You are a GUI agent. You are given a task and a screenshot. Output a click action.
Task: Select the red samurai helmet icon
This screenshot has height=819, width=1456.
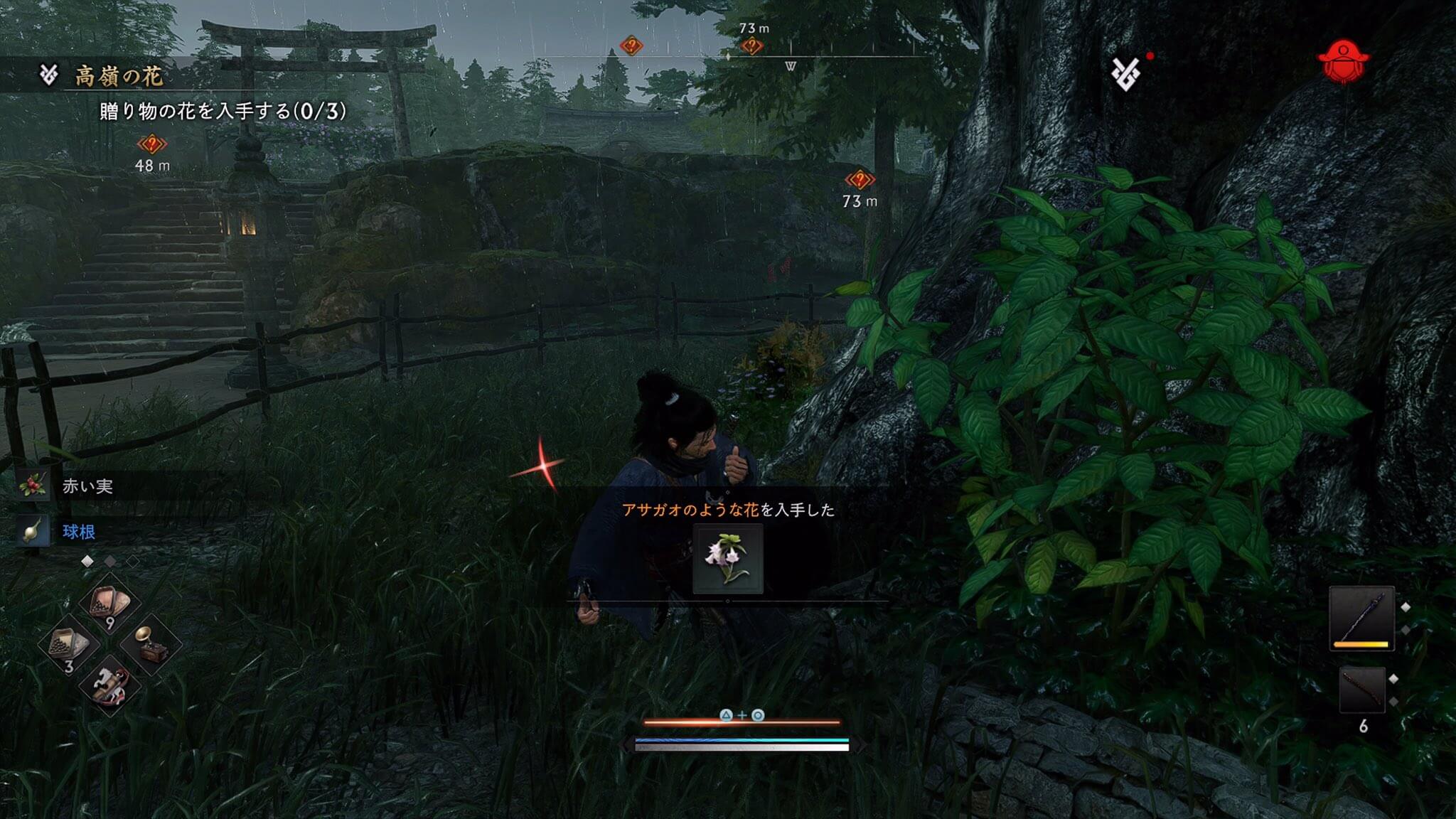click(1343, 62)
